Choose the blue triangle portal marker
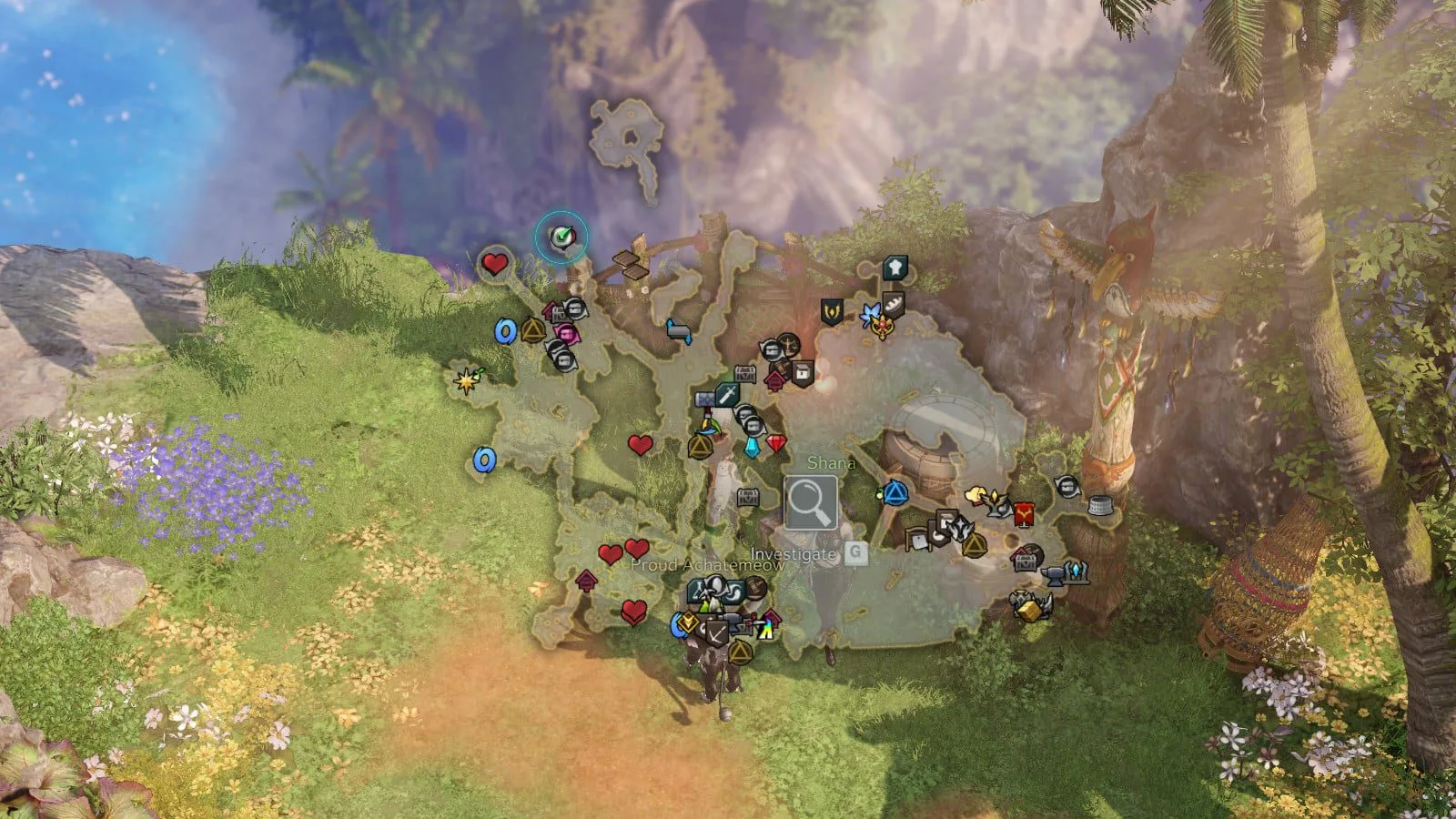1456x819 pixels. (895, 494)
